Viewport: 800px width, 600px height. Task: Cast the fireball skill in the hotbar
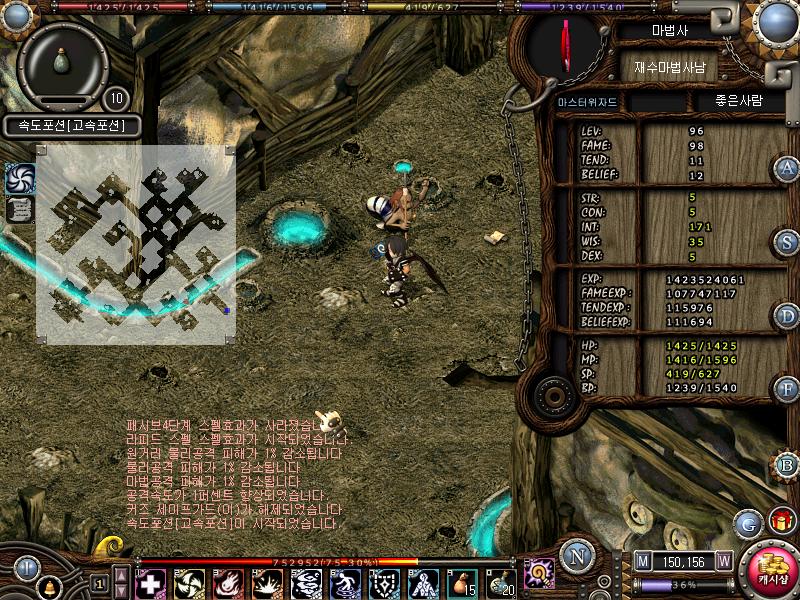[229, 582]
